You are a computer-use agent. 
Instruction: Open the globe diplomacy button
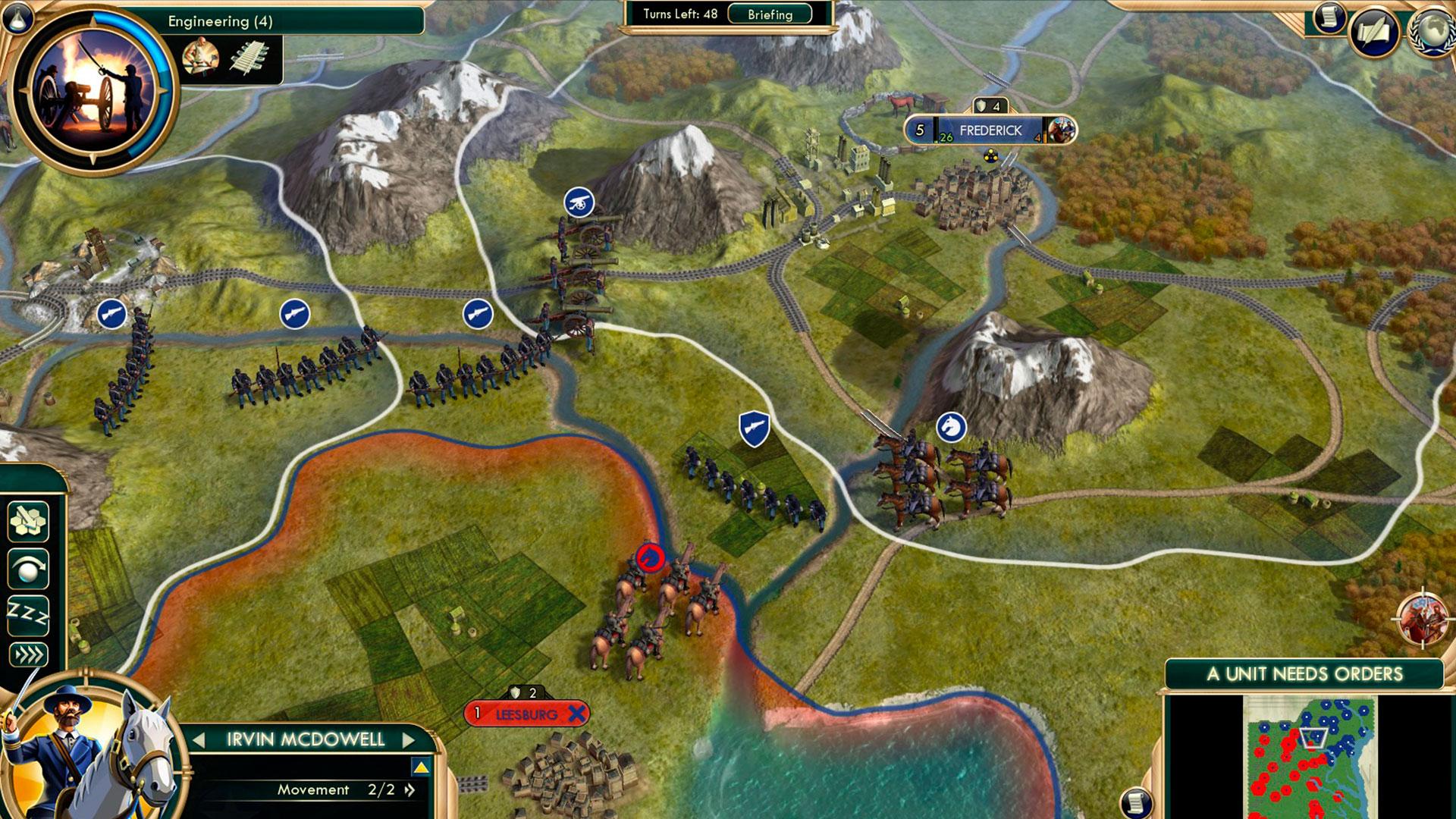tap(1432, 32)
